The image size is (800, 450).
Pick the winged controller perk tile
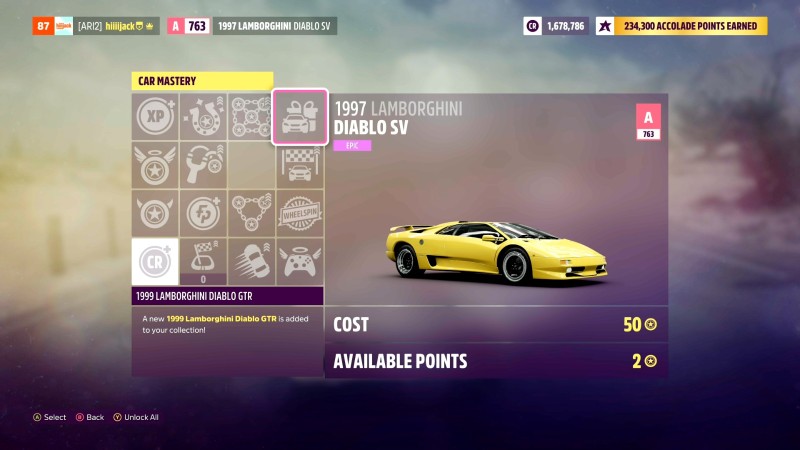click(299, 260)
